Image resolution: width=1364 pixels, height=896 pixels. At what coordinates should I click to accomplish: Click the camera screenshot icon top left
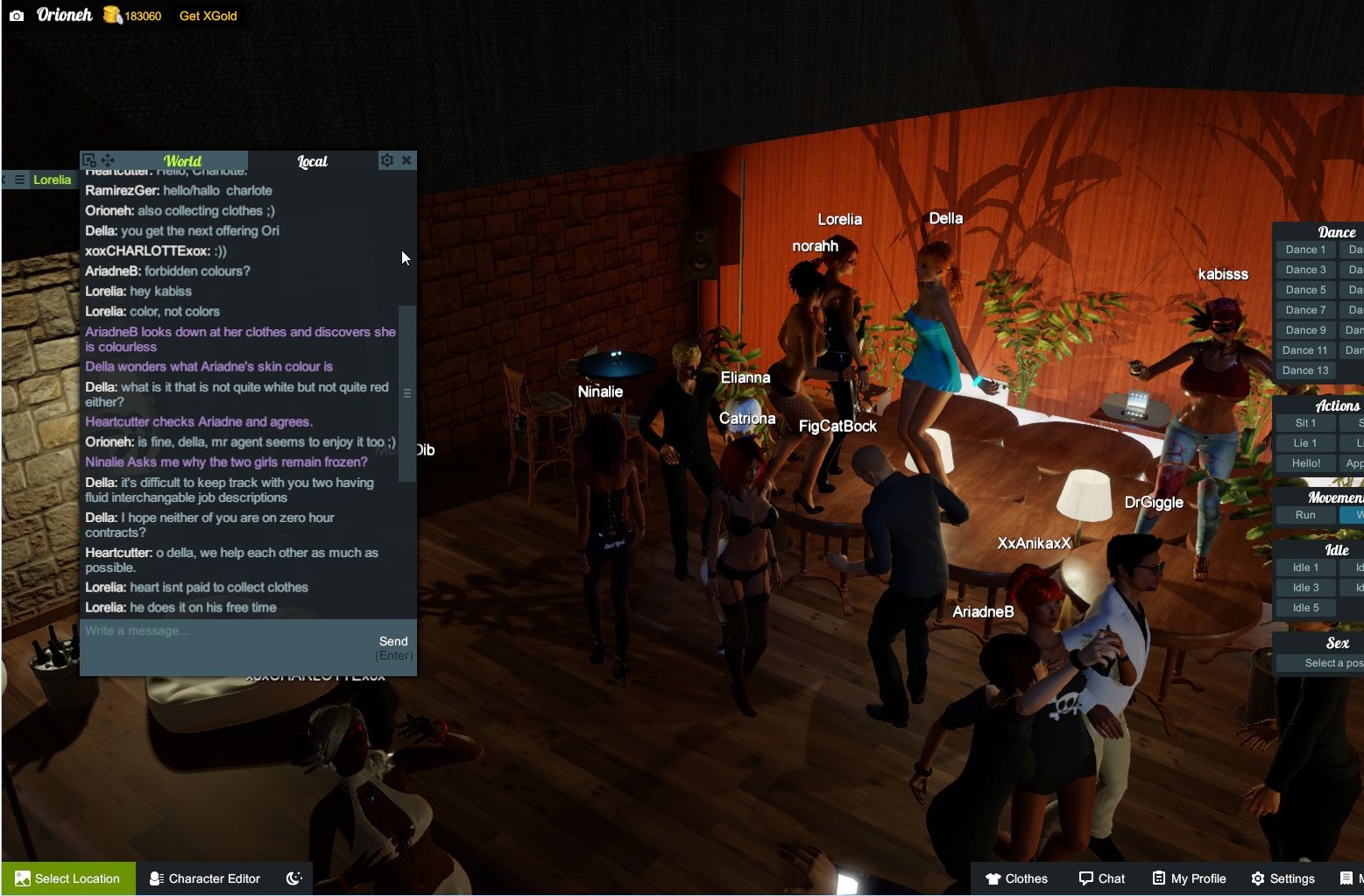click(15, 14)
